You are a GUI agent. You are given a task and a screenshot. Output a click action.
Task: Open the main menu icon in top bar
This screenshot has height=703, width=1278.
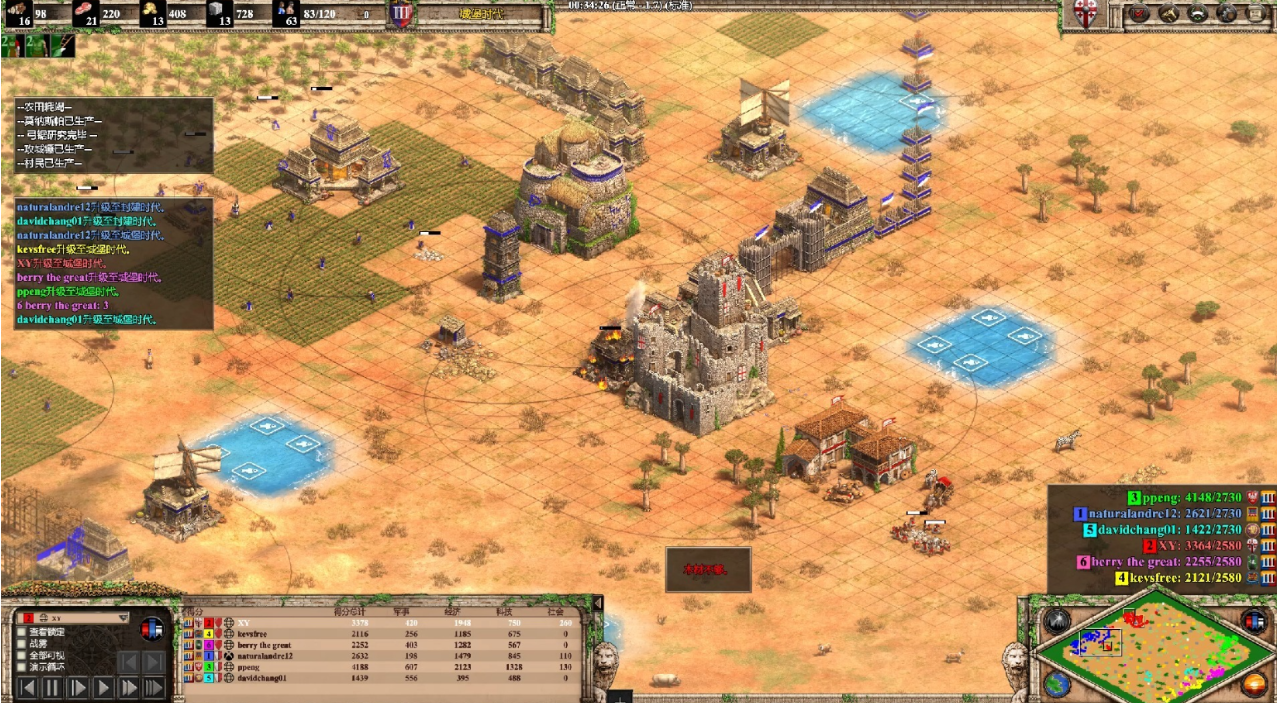point(1257,14)
